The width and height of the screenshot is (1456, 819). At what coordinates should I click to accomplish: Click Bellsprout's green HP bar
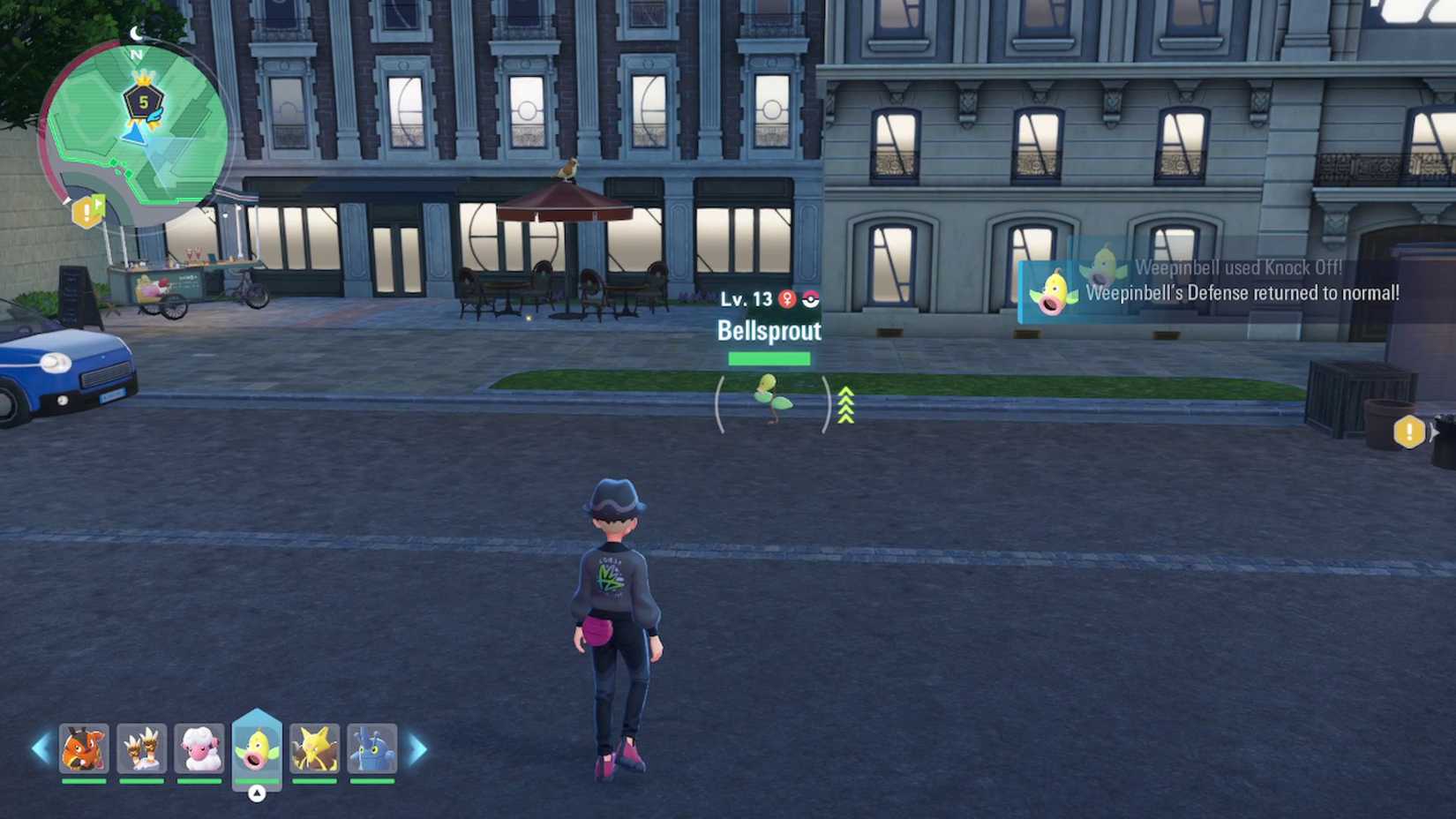point(769,357)
